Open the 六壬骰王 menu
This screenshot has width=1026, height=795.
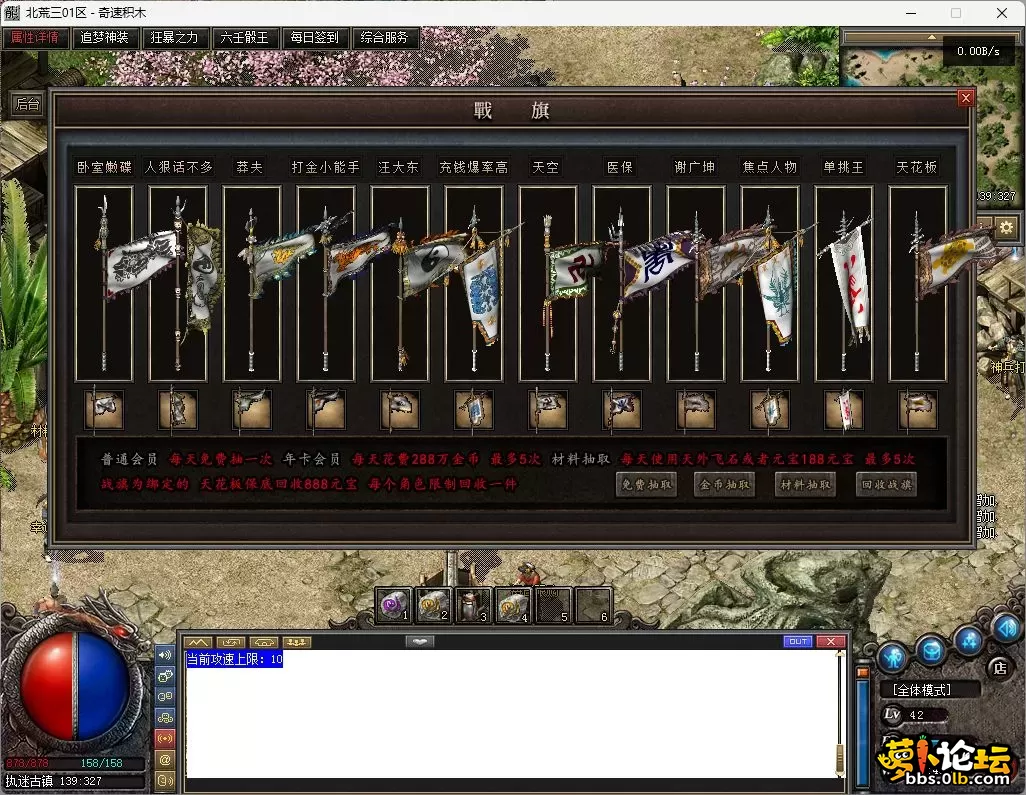pyautogui.click(x=245, y=38)
